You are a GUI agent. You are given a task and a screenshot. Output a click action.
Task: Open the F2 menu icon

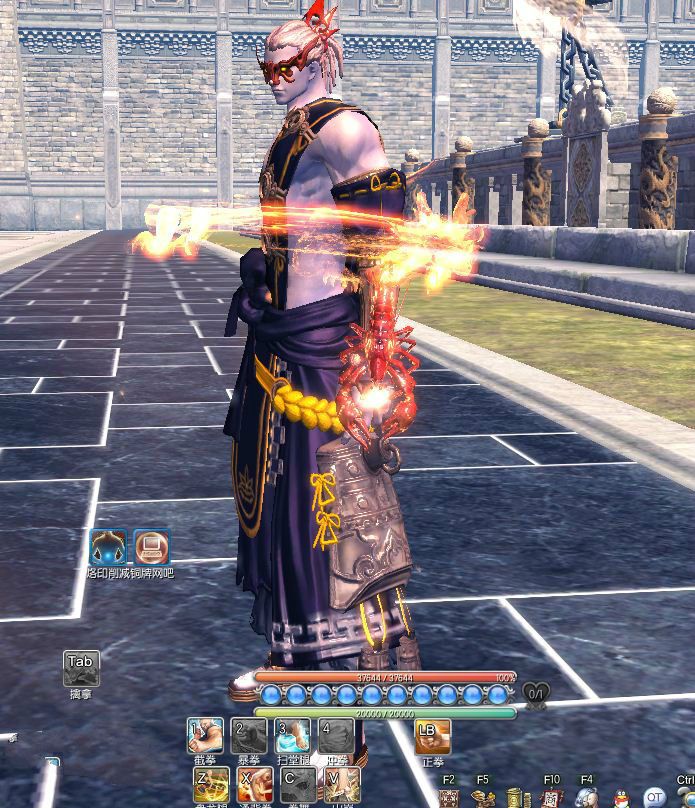(448, 799)
